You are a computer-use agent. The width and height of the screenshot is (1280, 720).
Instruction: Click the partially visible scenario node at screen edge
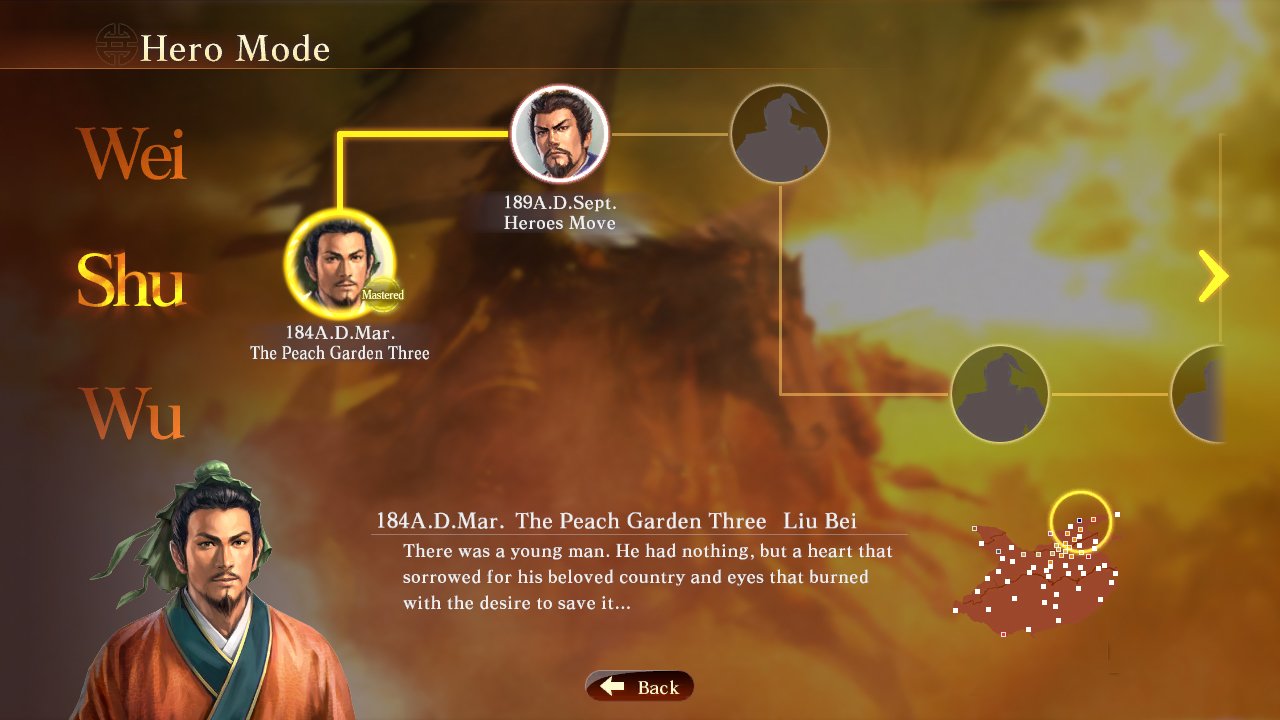click(x=1201, y=393)
